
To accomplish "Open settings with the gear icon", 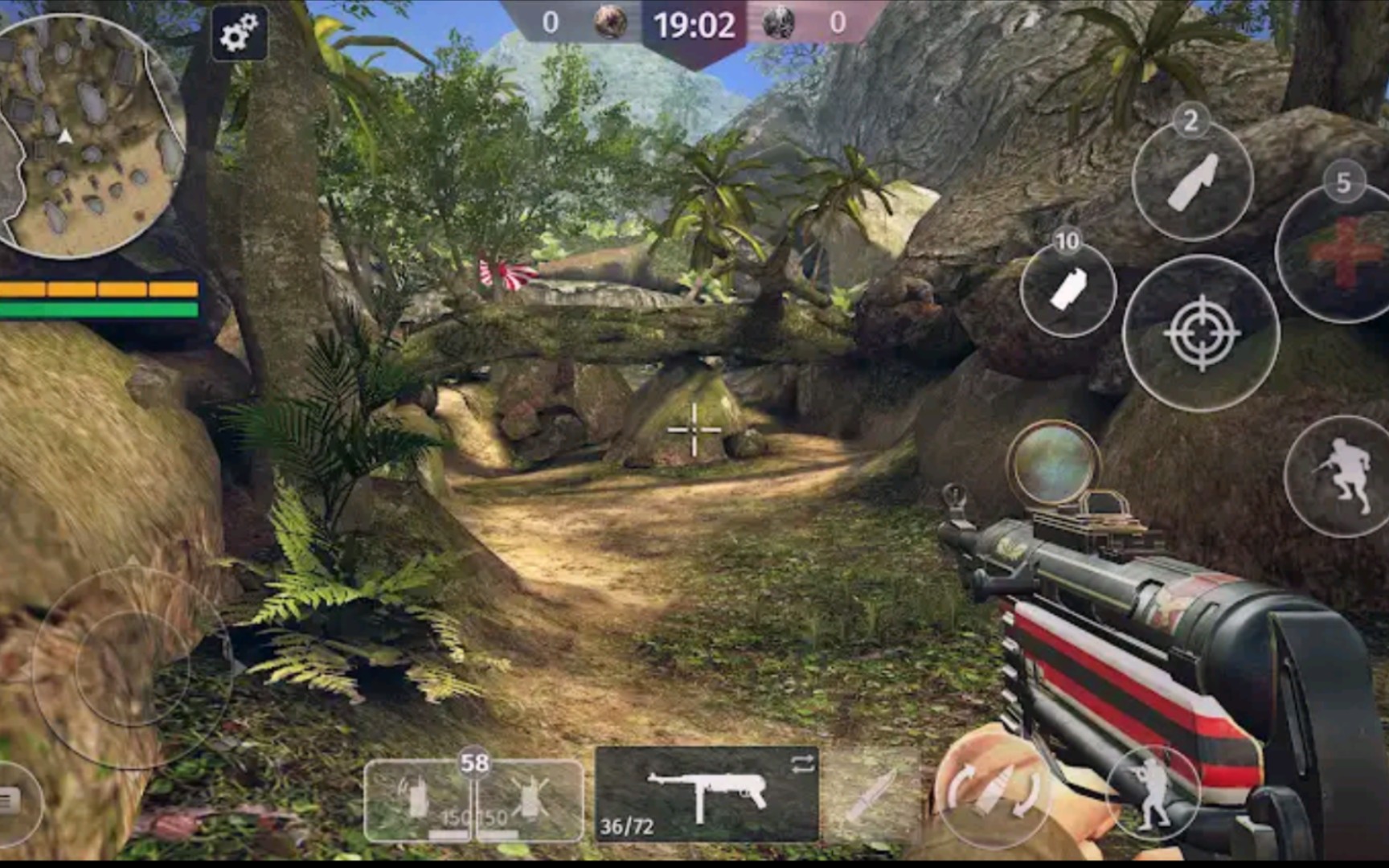I will [239, 34].
